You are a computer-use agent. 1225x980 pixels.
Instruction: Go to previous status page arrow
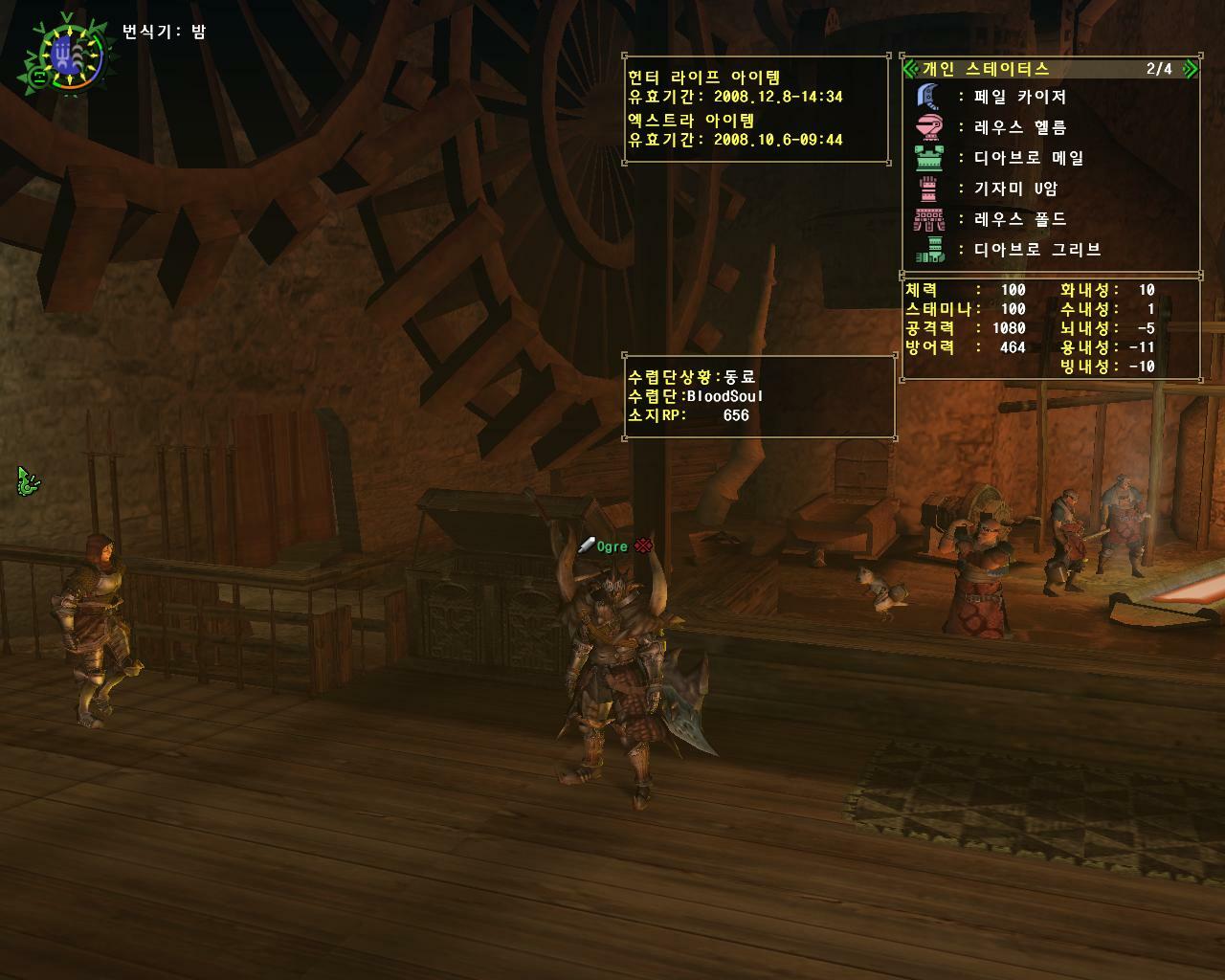pos(910,69)
